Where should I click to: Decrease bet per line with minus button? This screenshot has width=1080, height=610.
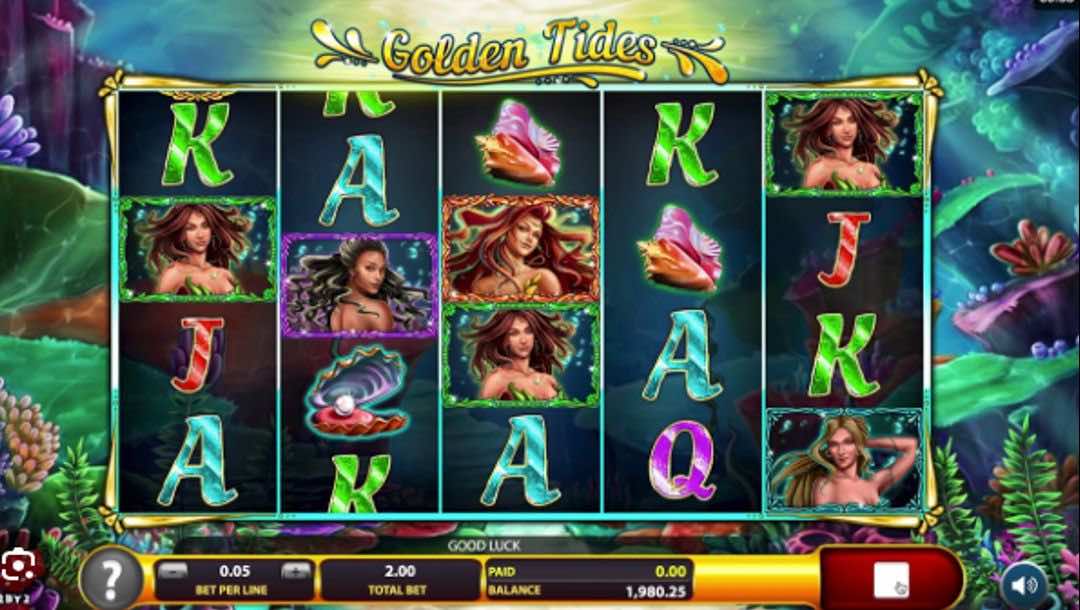(x=174, y=571)
